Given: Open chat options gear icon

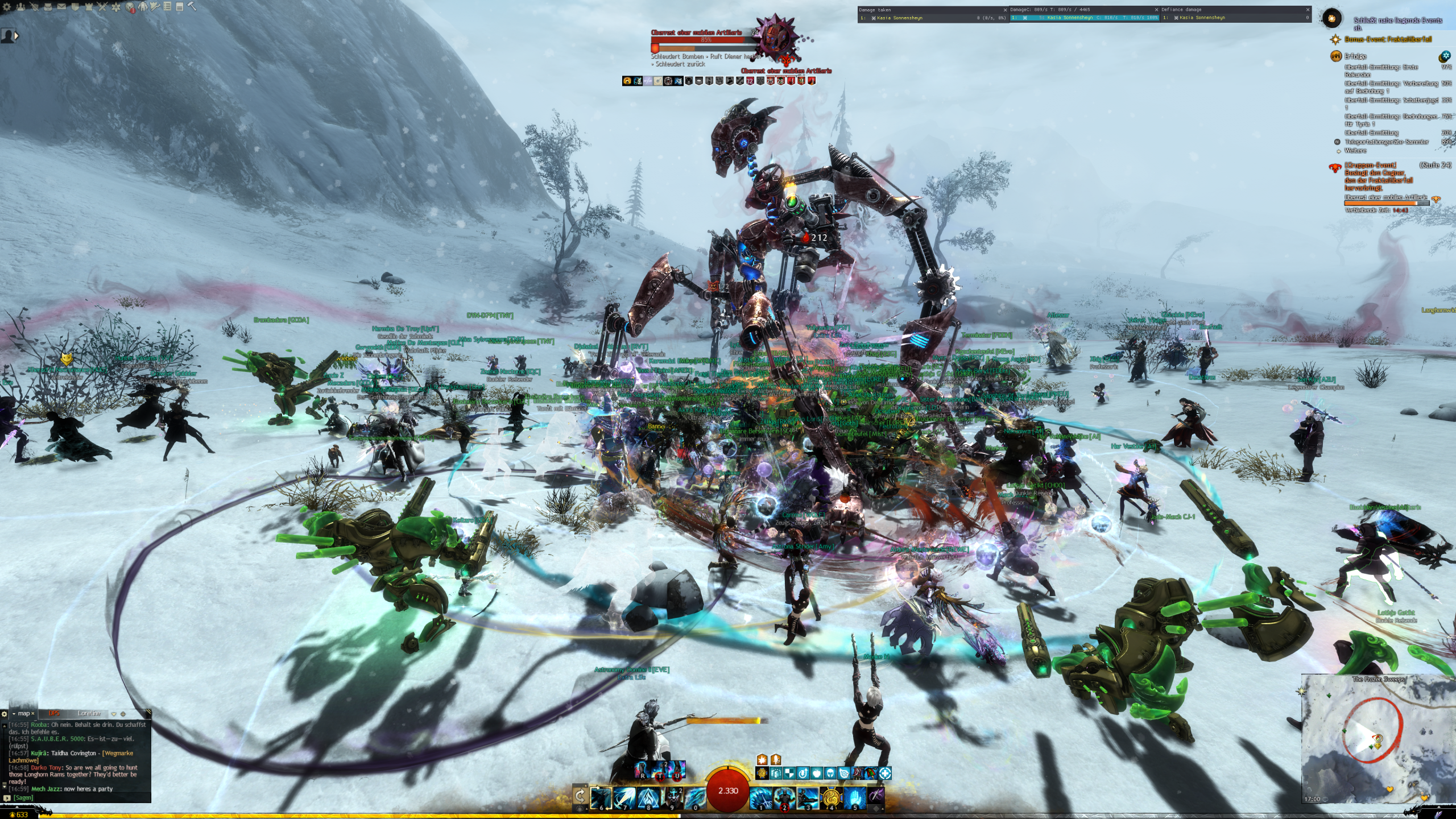Looking at the screenshot, I should click(x=5, y=714).
